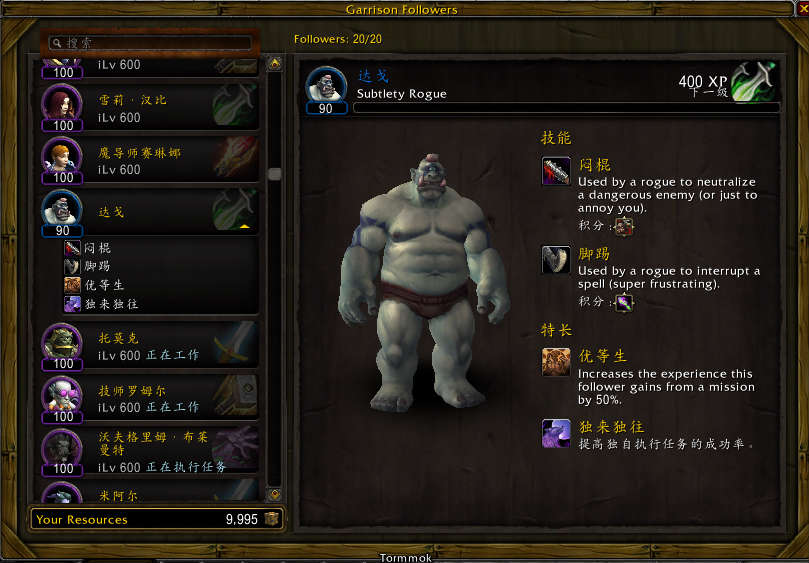Click the Your Resources currency display
Image resolution: width=809 pixels, height=563 pixels.
point(156,519)
